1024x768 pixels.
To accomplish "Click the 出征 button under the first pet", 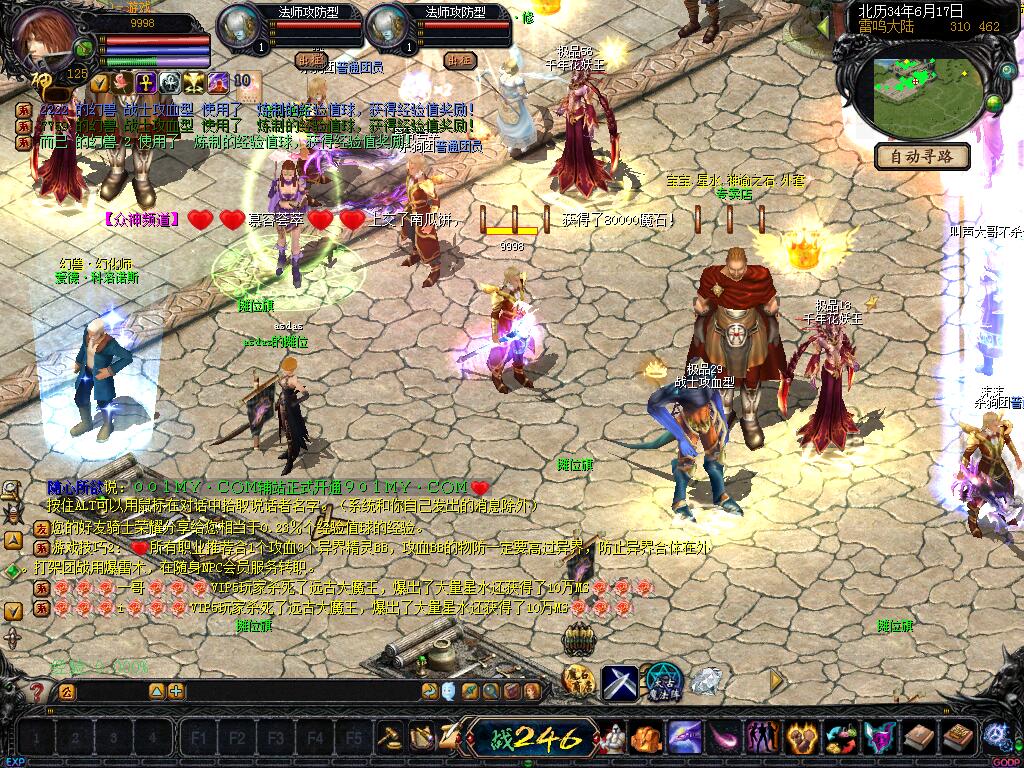I will pyautogui.click(x=312, y=60).
